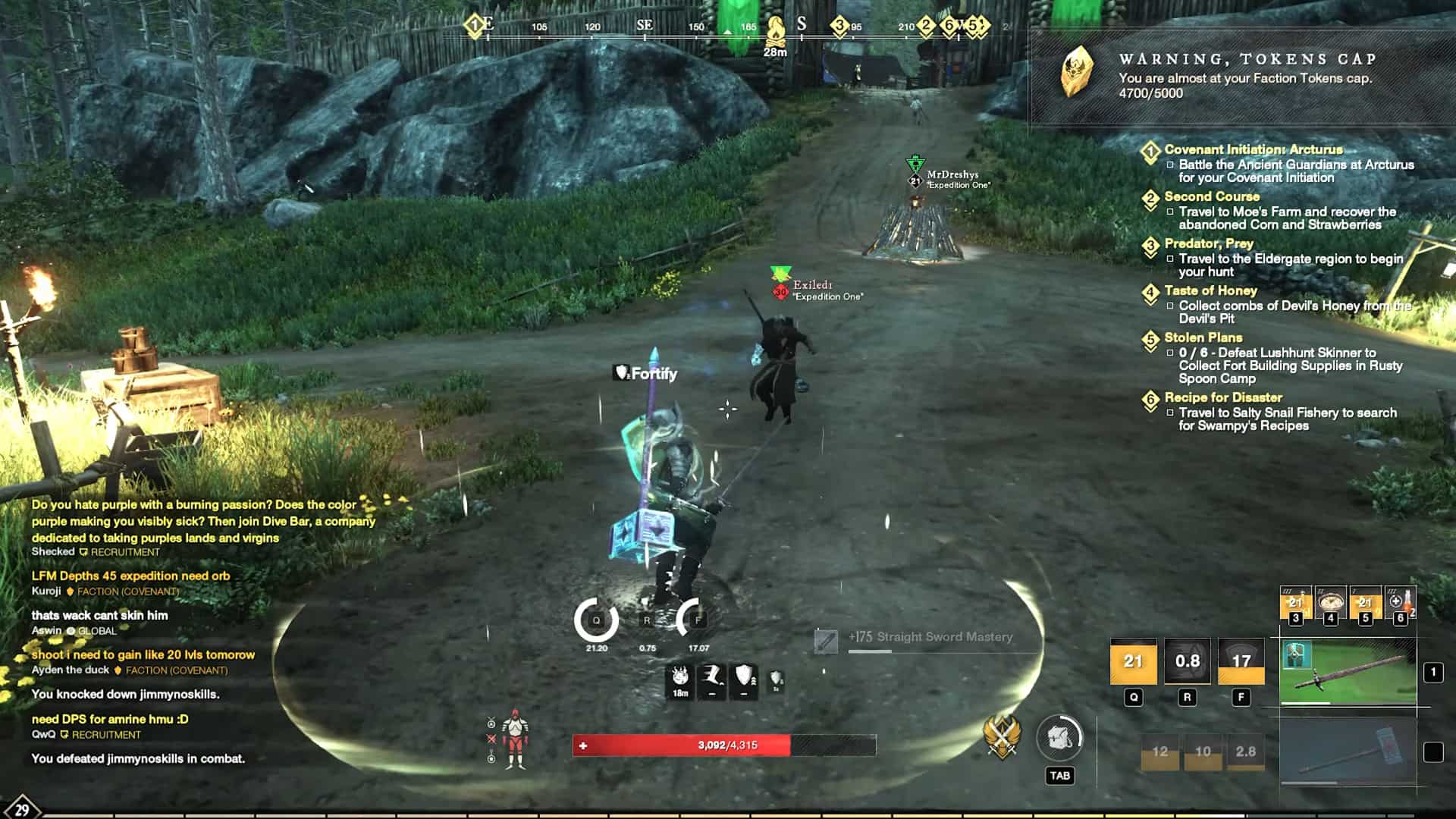This screenshot has width=1456, height=819.
Task: Expand the Predator, Prey quest details
Action: click(x=1150, y=244)
